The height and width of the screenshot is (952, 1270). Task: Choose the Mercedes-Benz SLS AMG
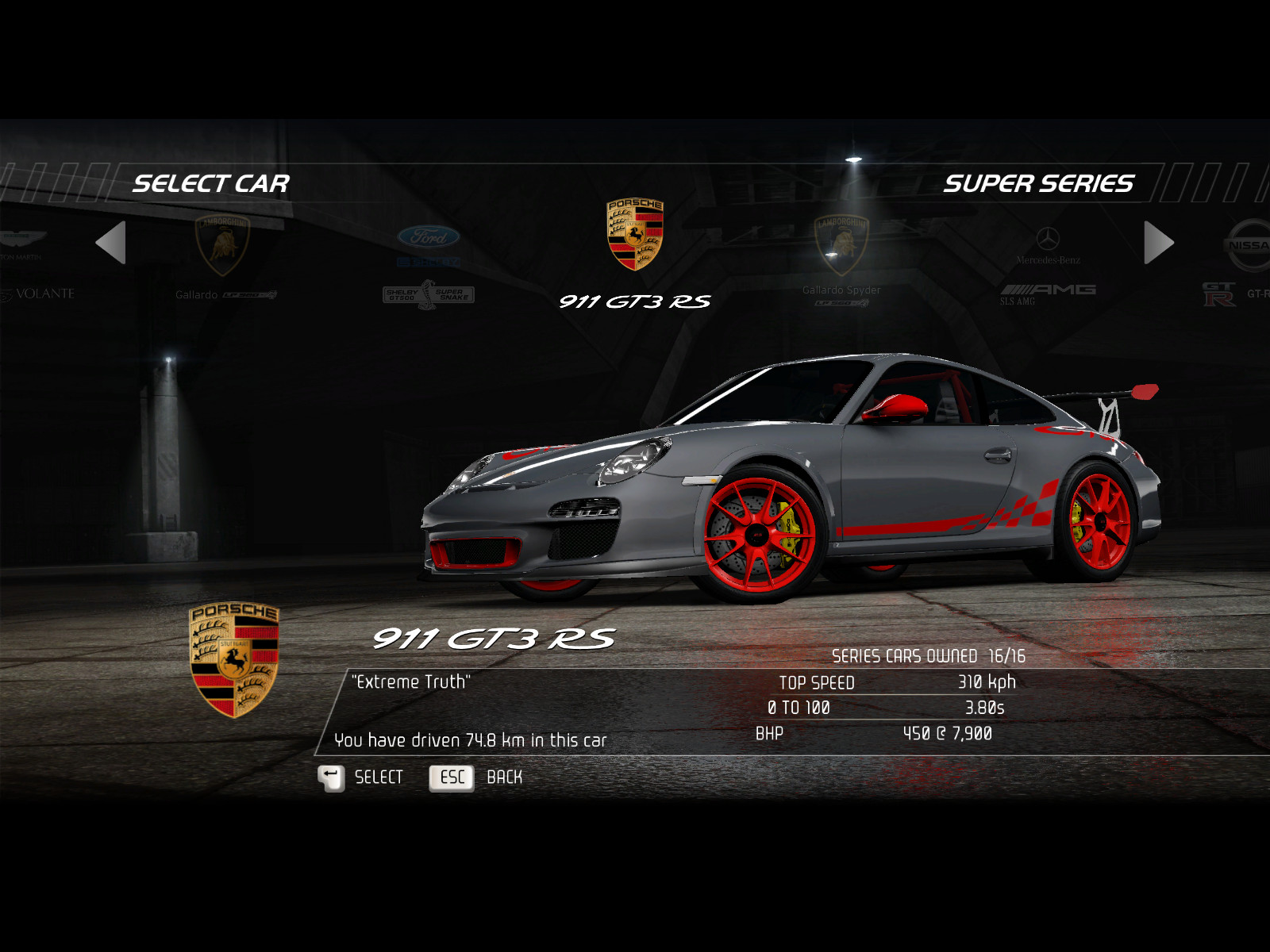[x=1048, y=266]
